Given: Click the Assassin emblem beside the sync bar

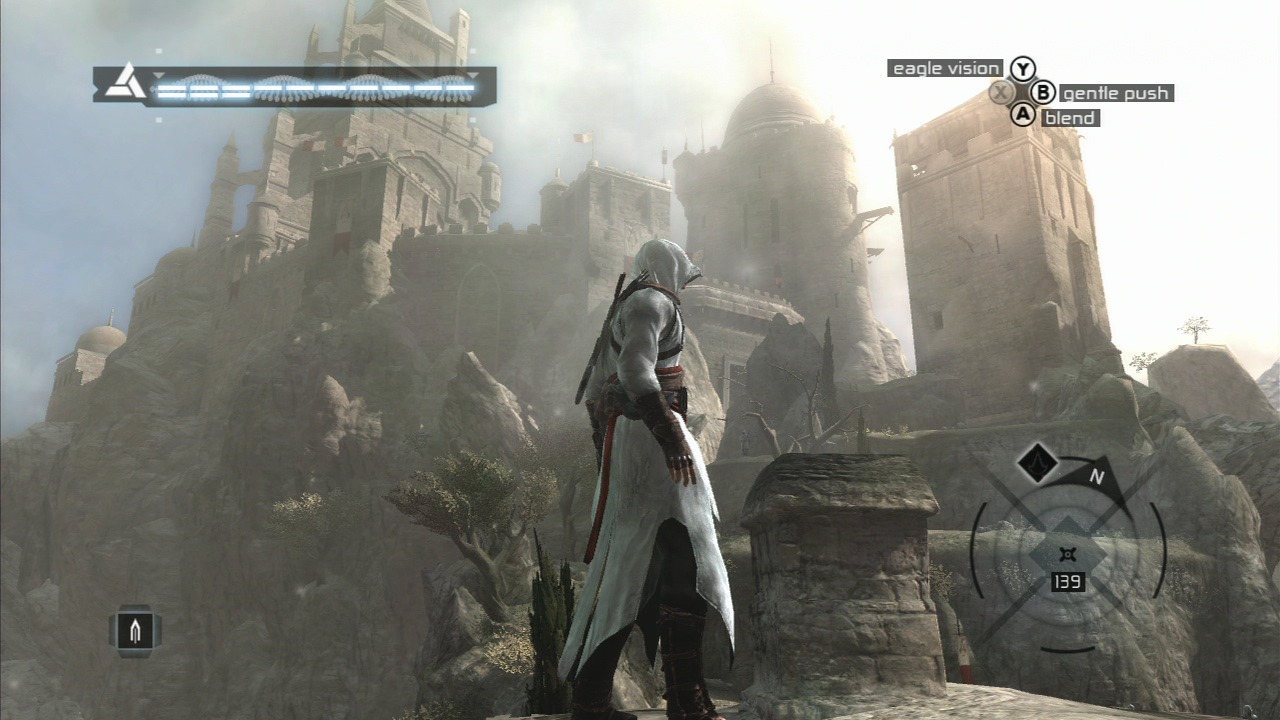Looking at the screenshot, I should [x=125, y=82].
